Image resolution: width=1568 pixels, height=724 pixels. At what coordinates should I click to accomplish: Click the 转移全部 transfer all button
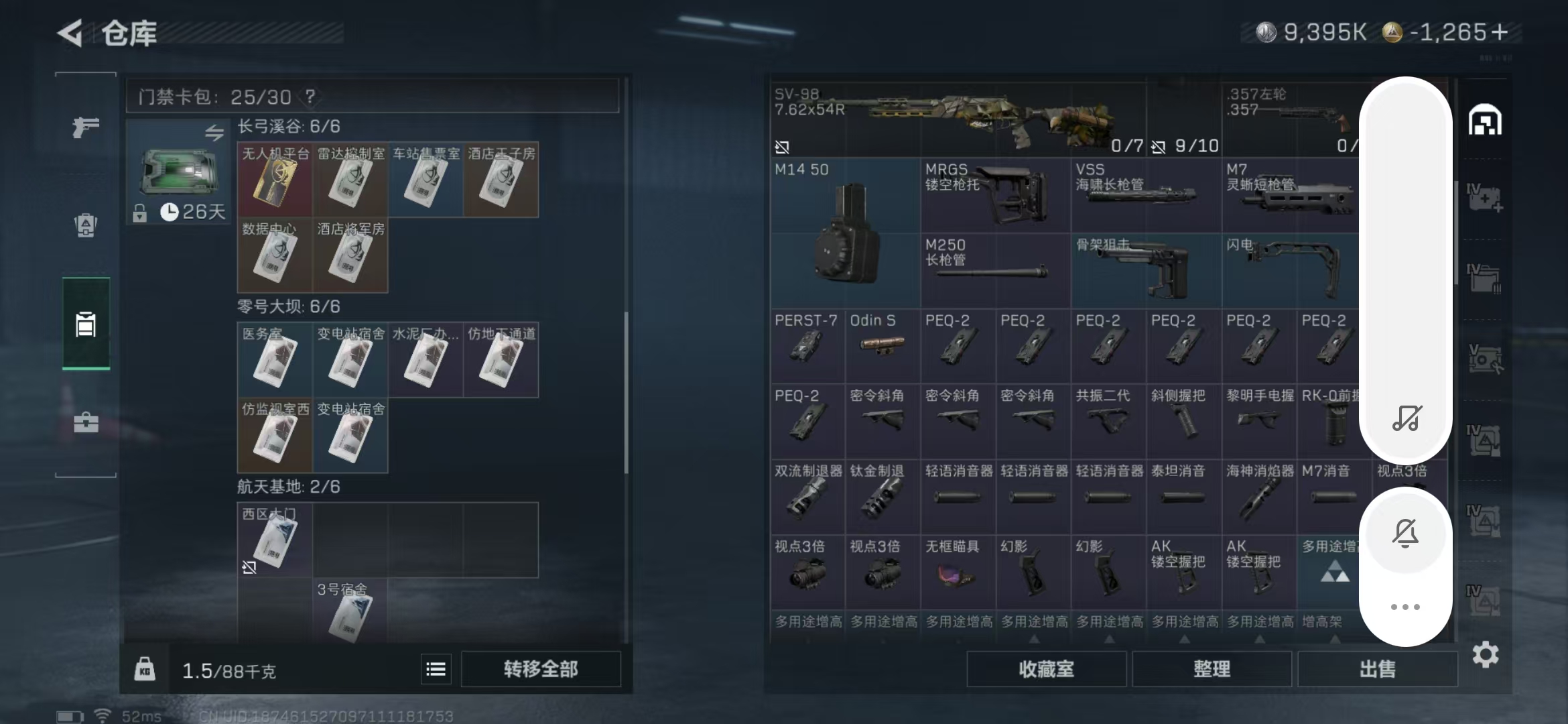[x=540, y=669]
